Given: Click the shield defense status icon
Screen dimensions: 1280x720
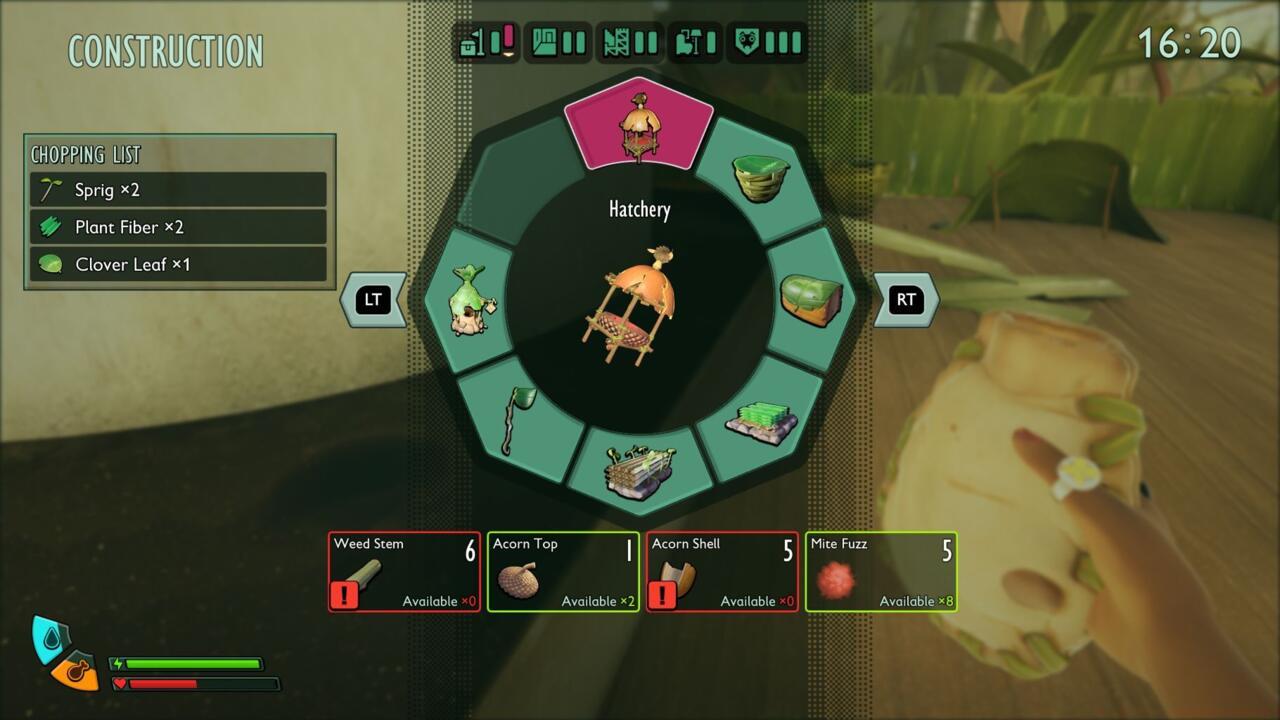Looking at the screenshot, I should pyautogui.click(x=747, y=42).
